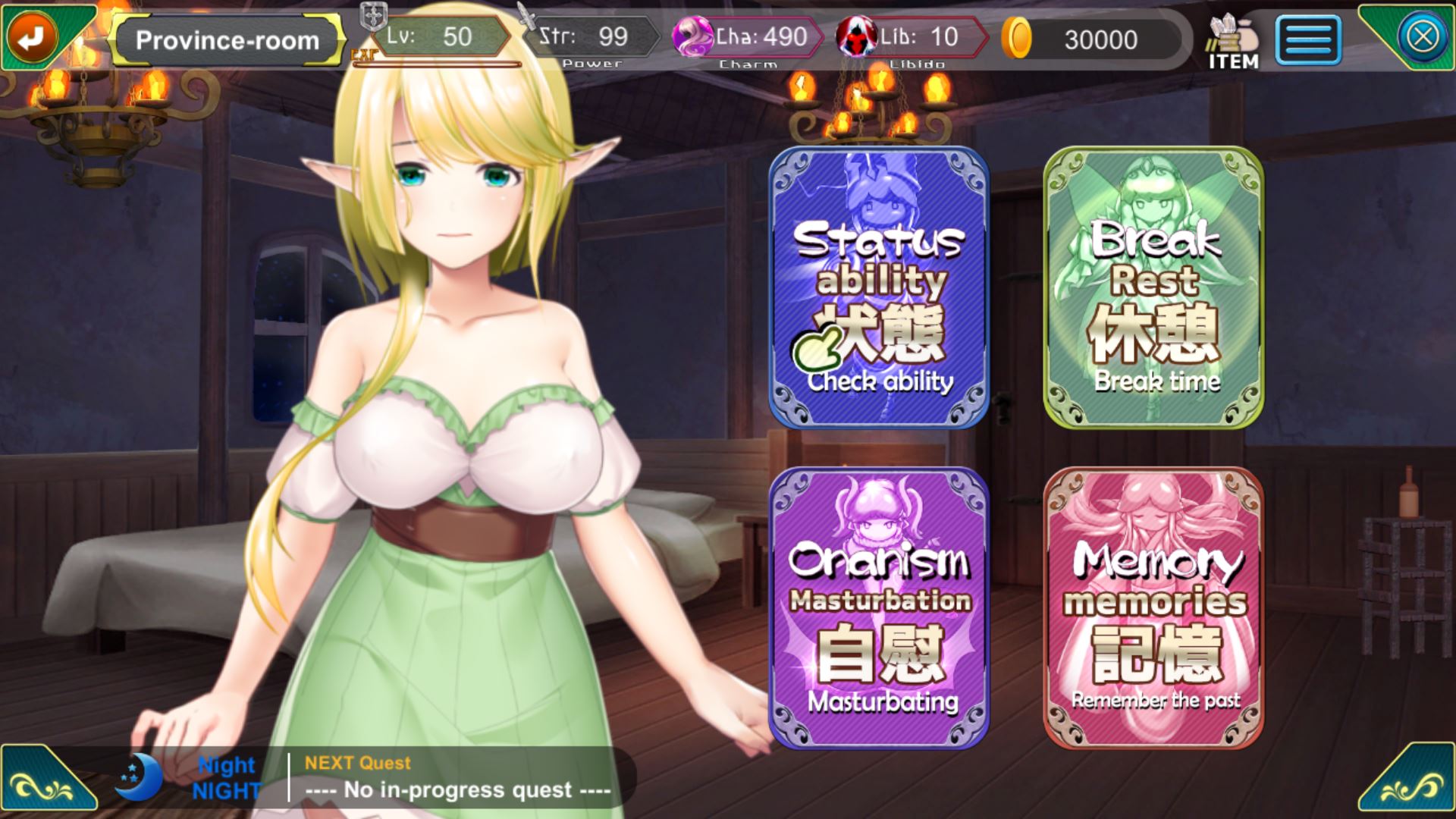Open the NEXT Quest tracker
Image resolution: width=1456 pixels, height=819 pixels.
457,777
